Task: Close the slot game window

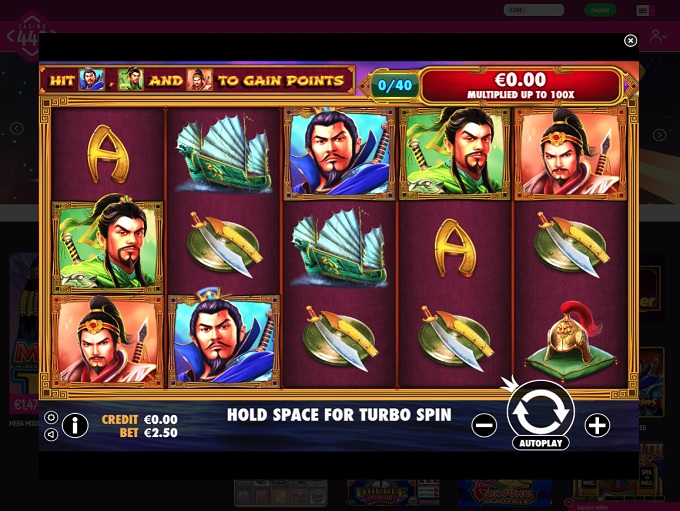Action: coord(630,41)
